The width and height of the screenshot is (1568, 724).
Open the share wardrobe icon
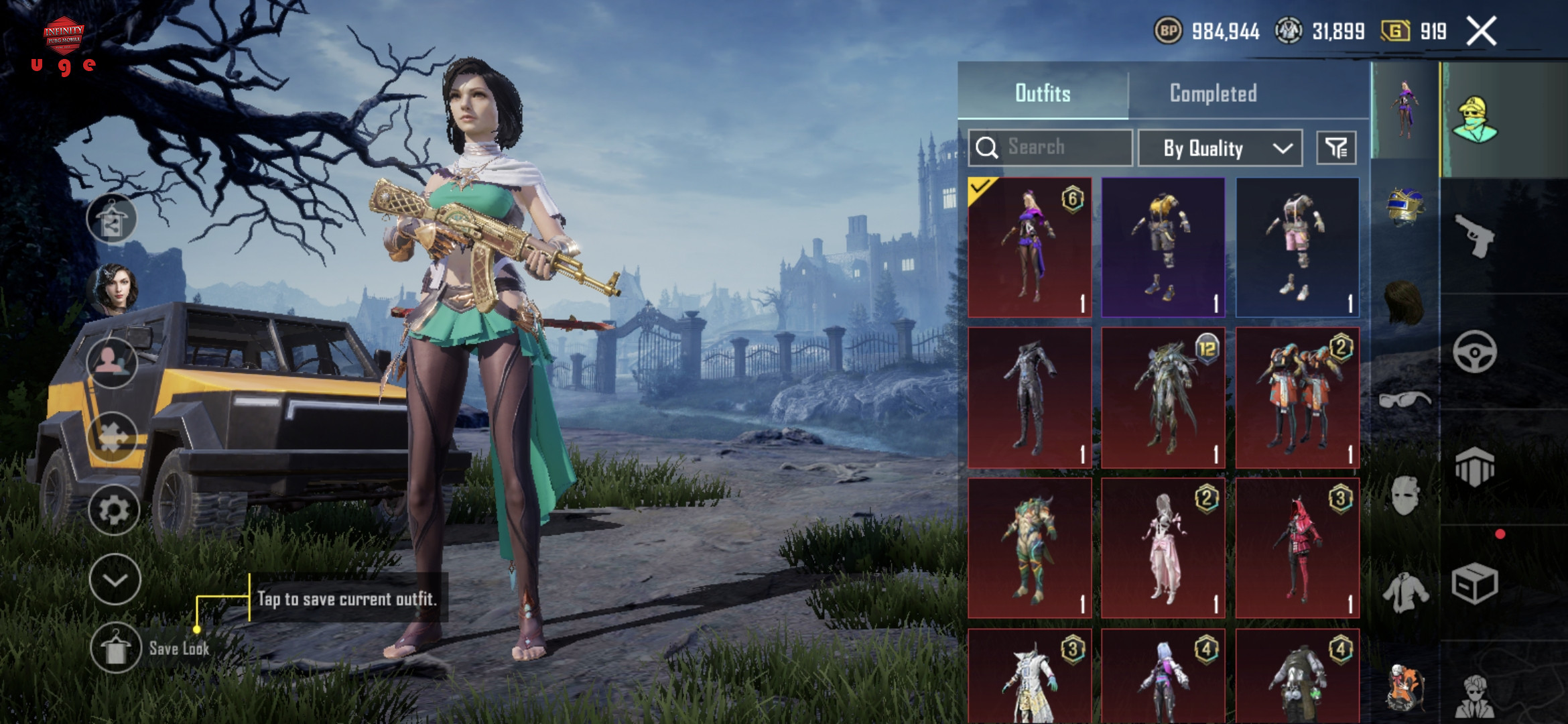[112, 219]
